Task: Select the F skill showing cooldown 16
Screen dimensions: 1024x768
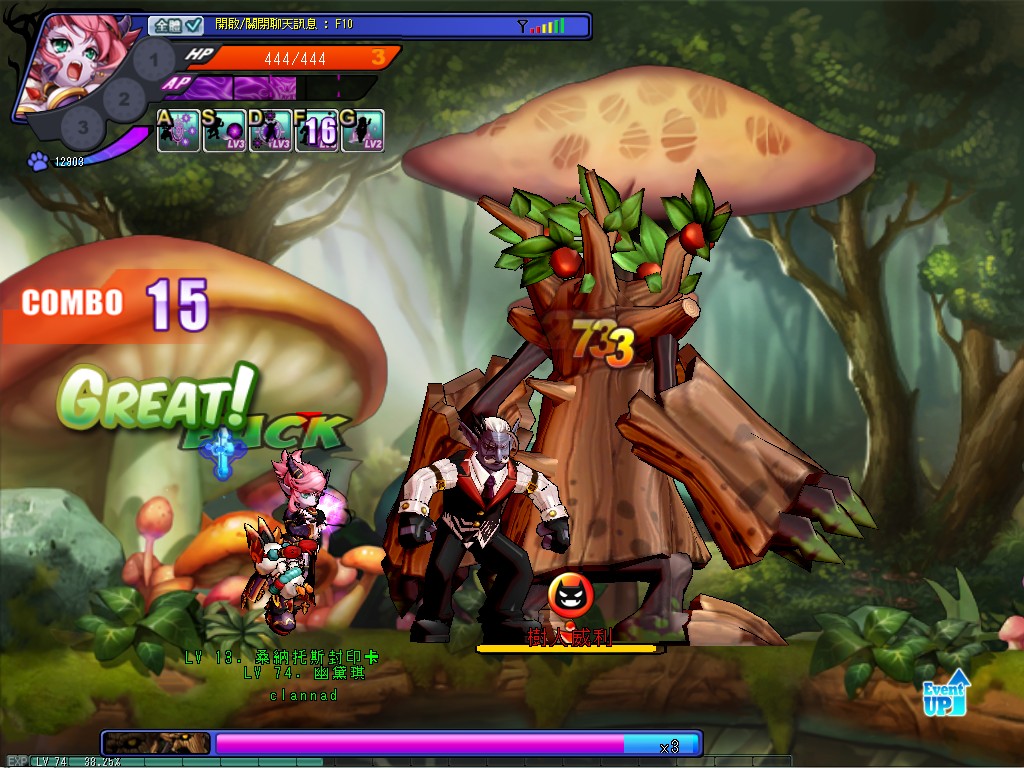Action: (317, 132)
